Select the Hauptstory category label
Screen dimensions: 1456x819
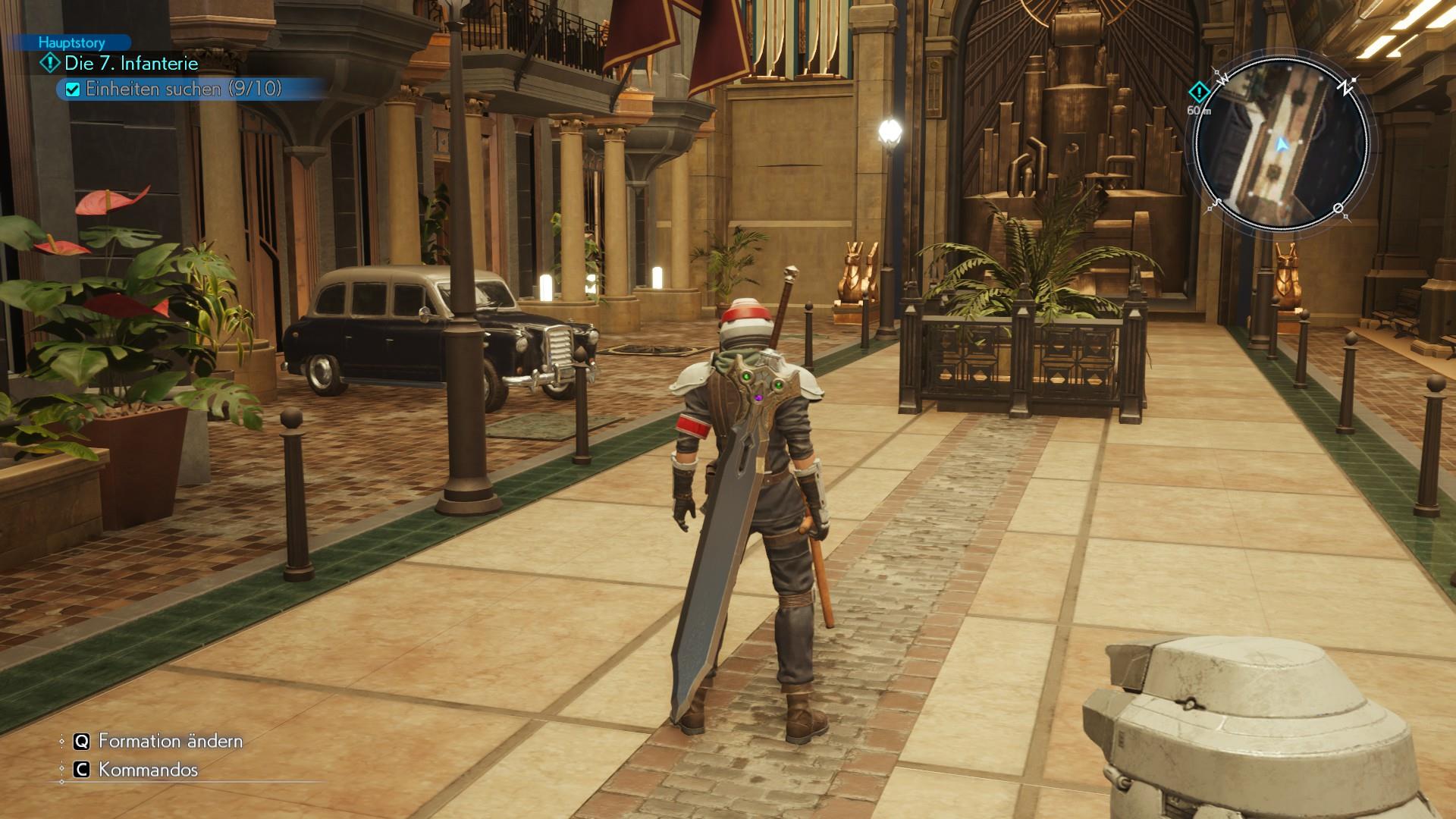coord(72,43)
